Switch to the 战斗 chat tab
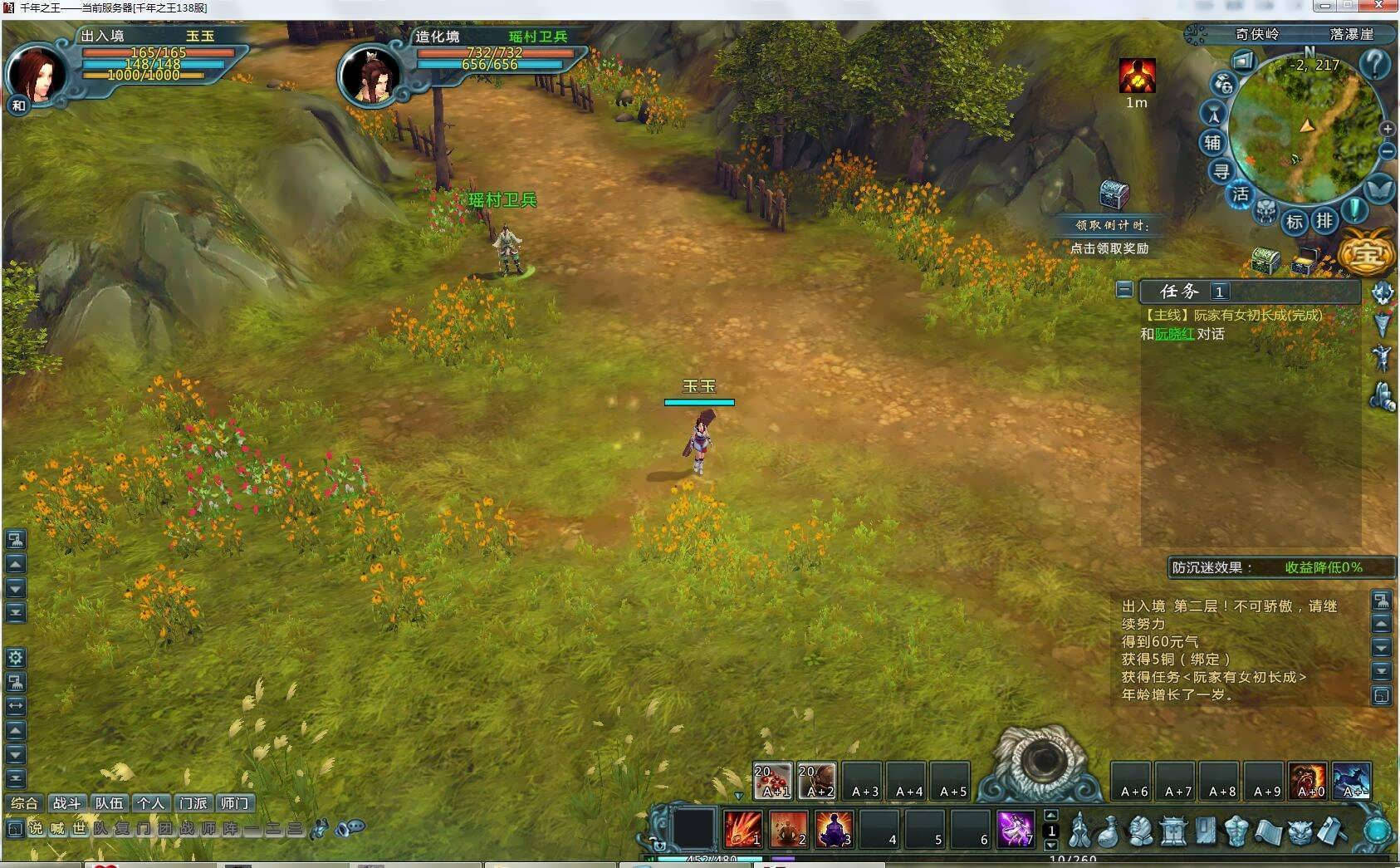The image size is (1400, 868). point(66,803)
